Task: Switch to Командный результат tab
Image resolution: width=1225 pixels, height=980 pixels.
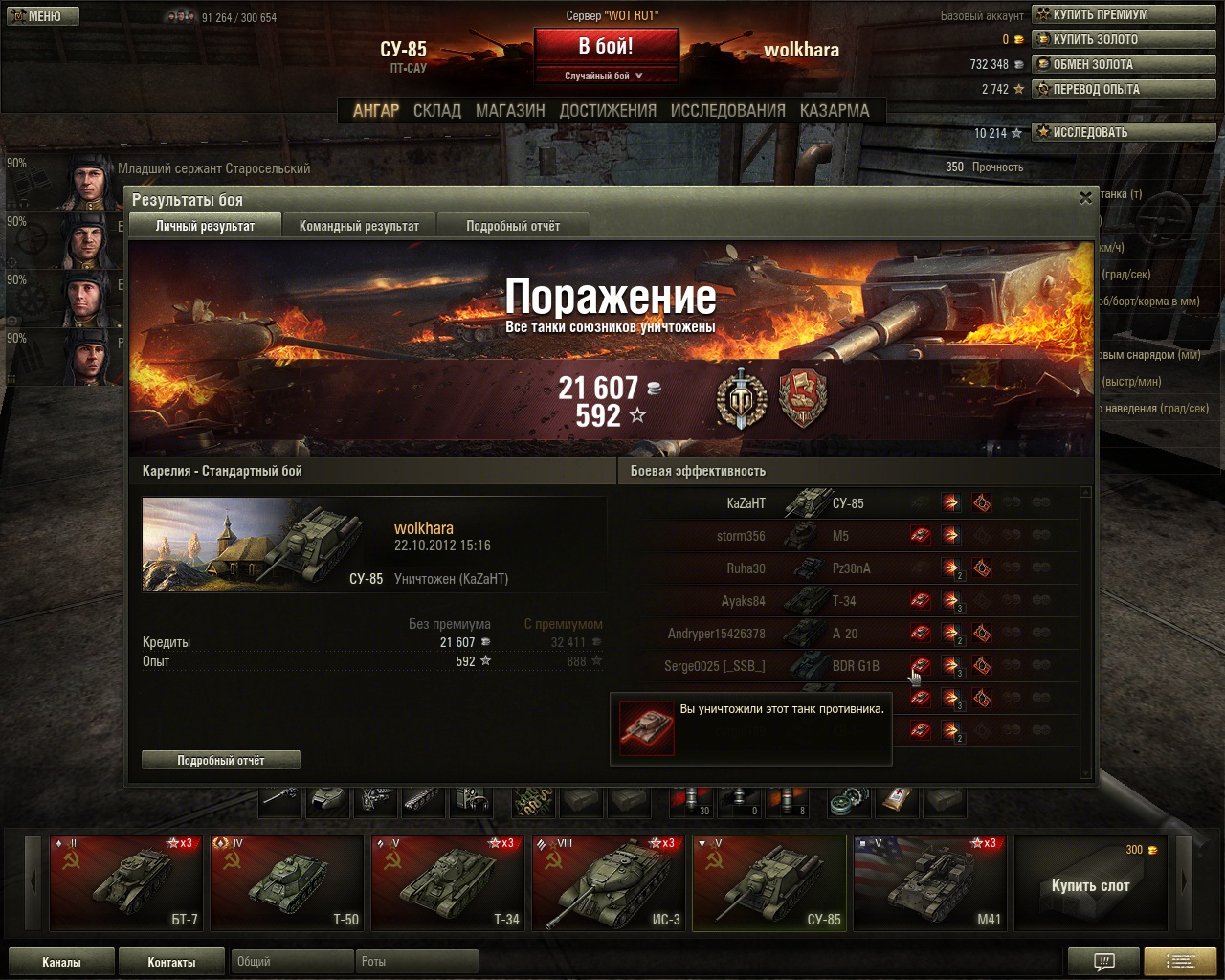Action: pyautogui.click(x=359, y=226)
